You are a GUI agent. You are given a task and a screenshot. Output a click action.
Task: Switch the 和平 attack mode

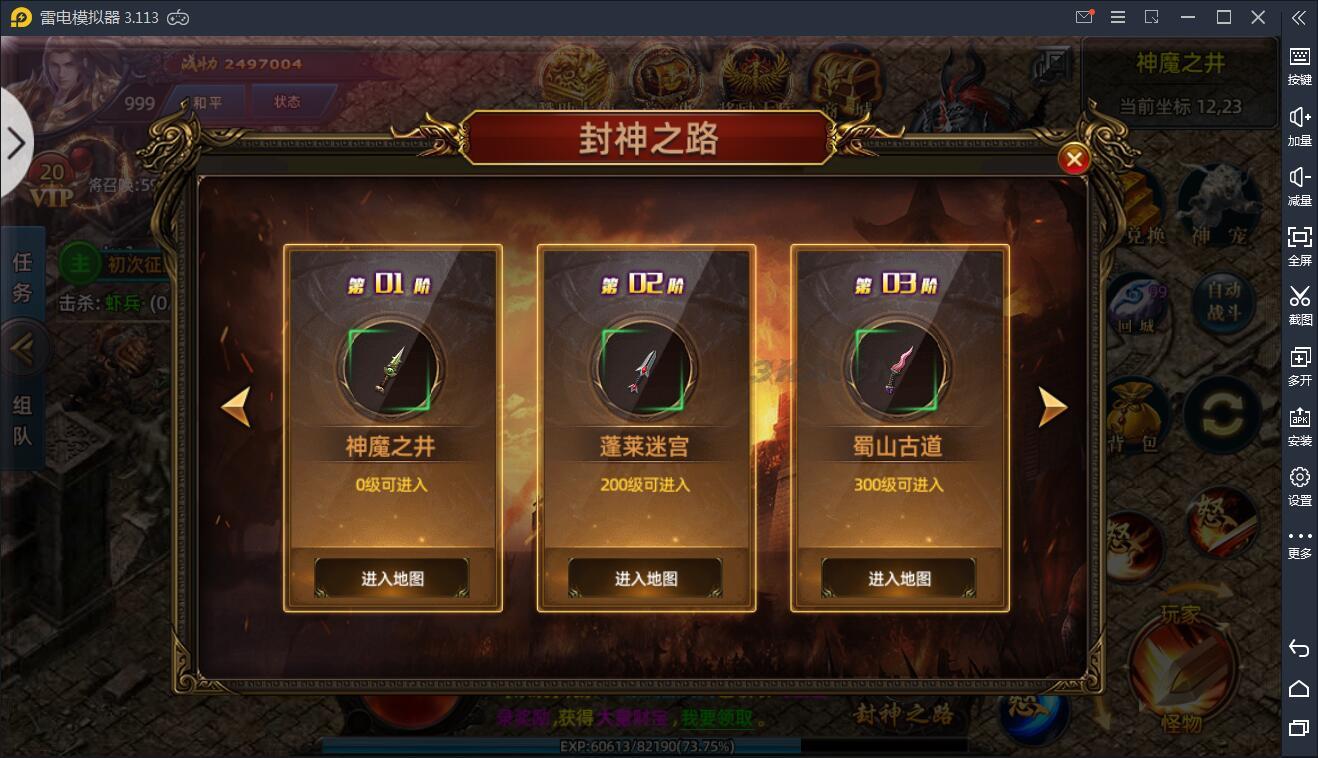pos(207,102)
